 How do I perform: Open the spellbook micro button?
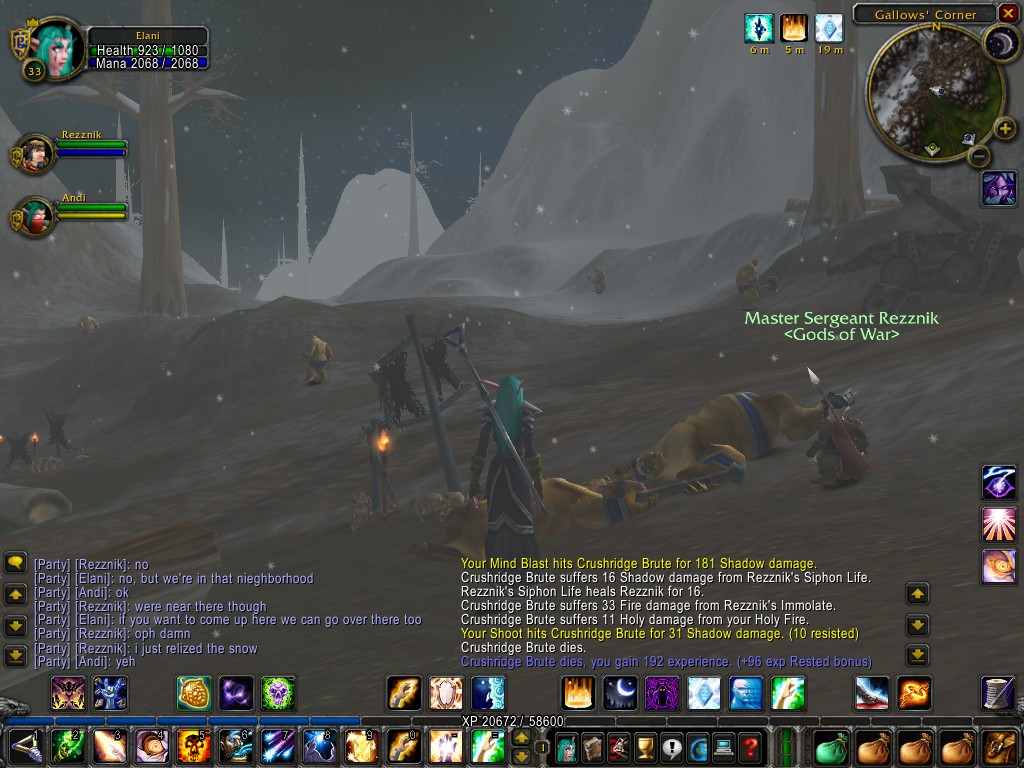[593, 747]
